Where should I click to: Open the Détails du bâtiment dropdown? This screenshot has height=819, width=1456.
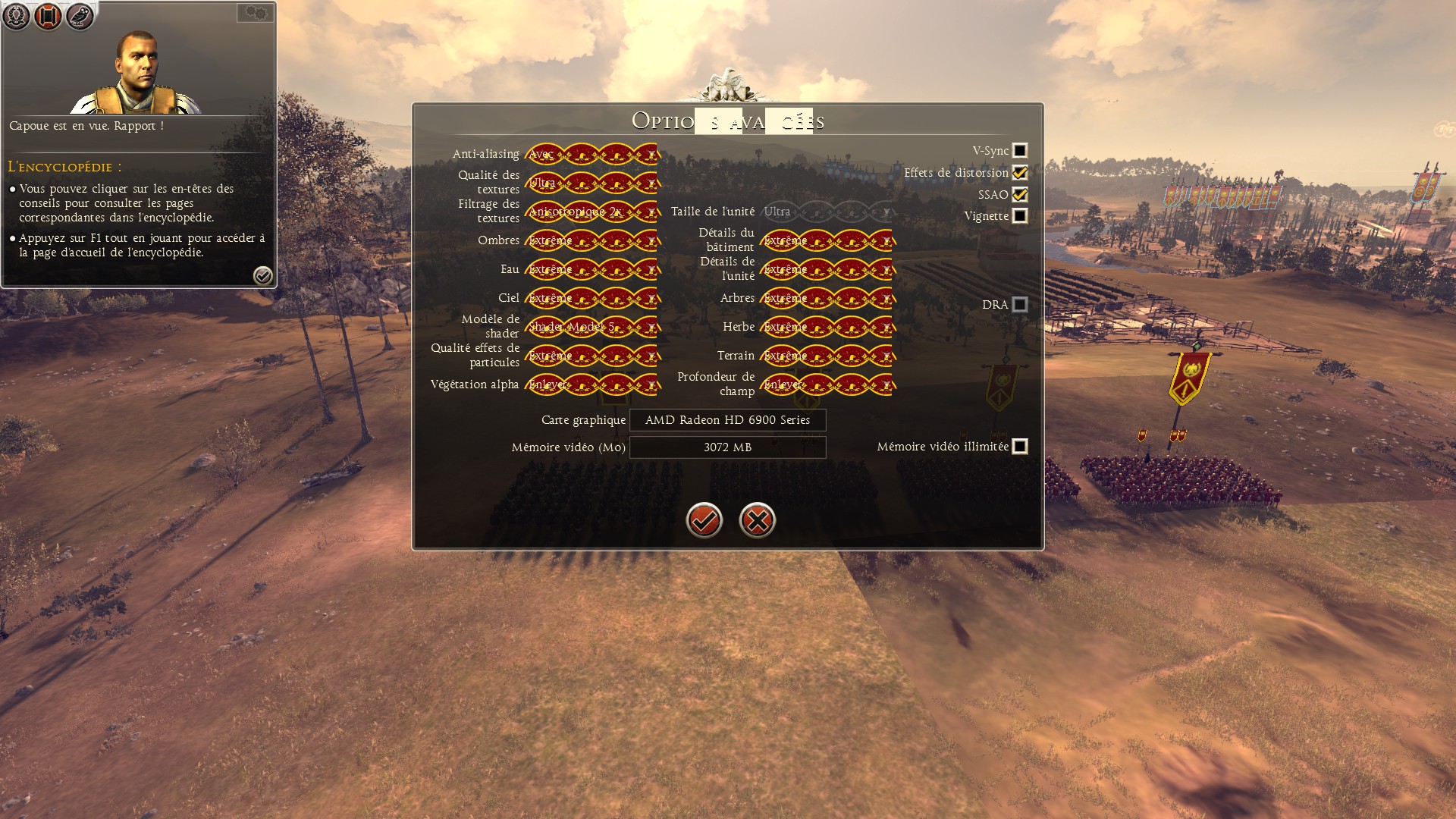tap(827, 240)
